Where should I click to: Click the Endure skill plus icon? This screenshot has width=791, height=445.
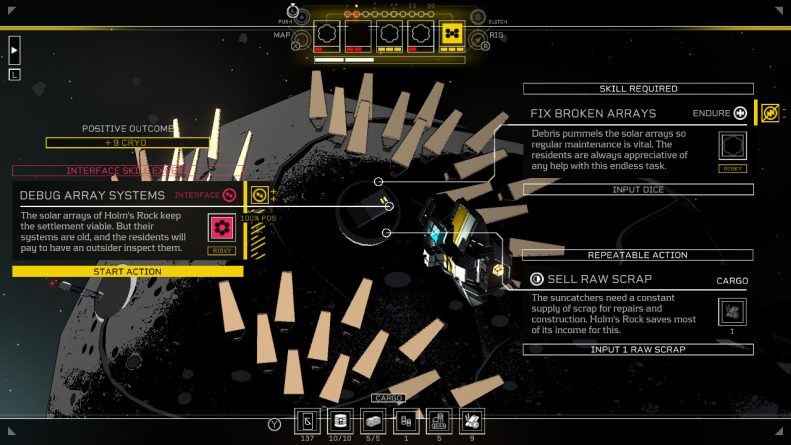tap(740, 114)
